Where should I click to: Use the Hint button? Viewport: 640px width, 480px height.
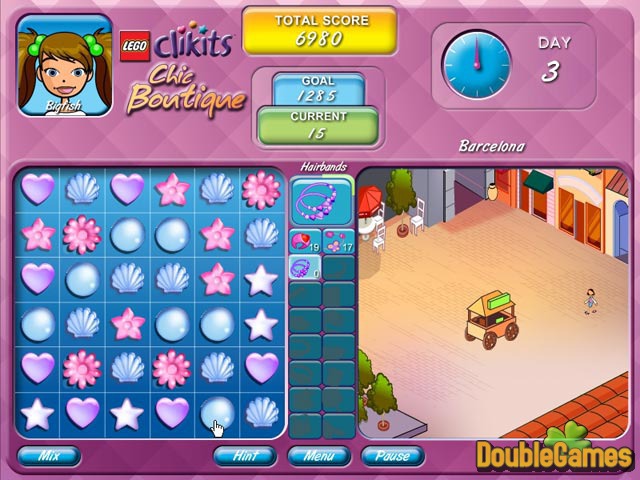click(245, 456)
